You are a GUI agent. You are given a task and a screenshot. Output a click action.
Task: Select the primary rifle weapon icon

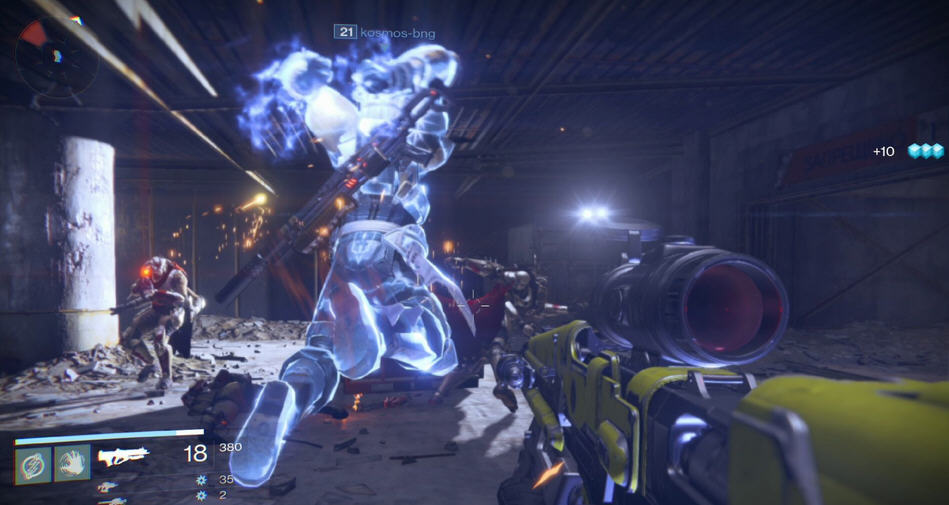124,457
